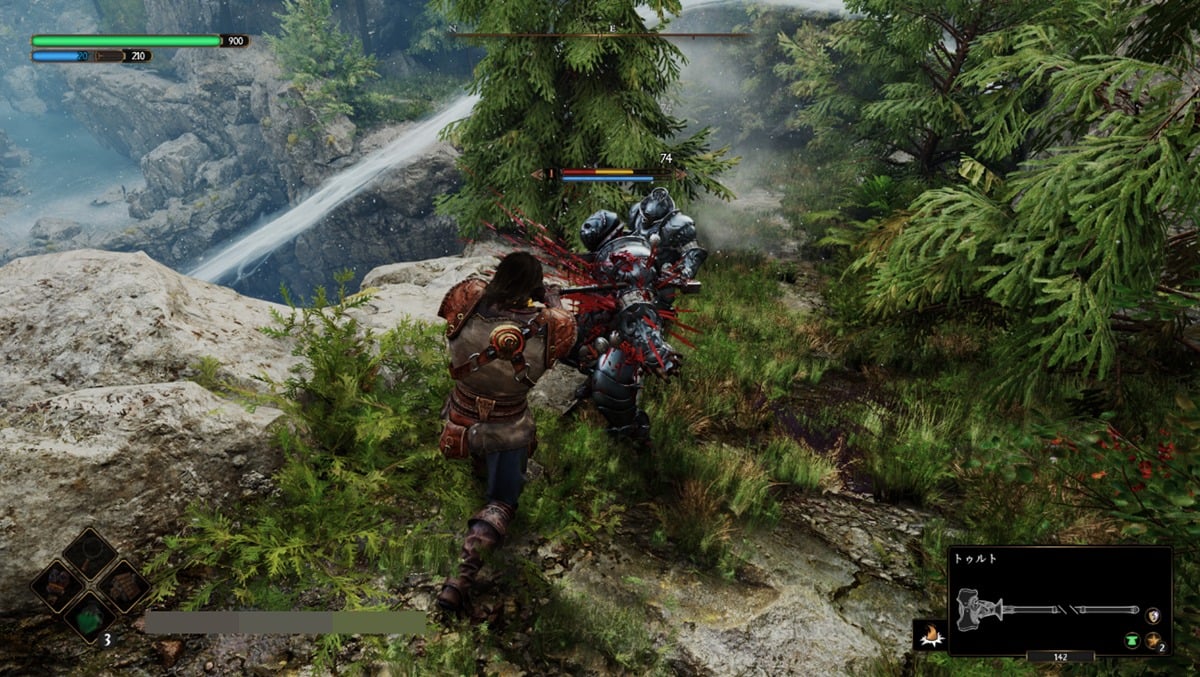Choose the left diamond quick slot item
Viewport: 1200px width, 677px height.
(x=58, y=585)
